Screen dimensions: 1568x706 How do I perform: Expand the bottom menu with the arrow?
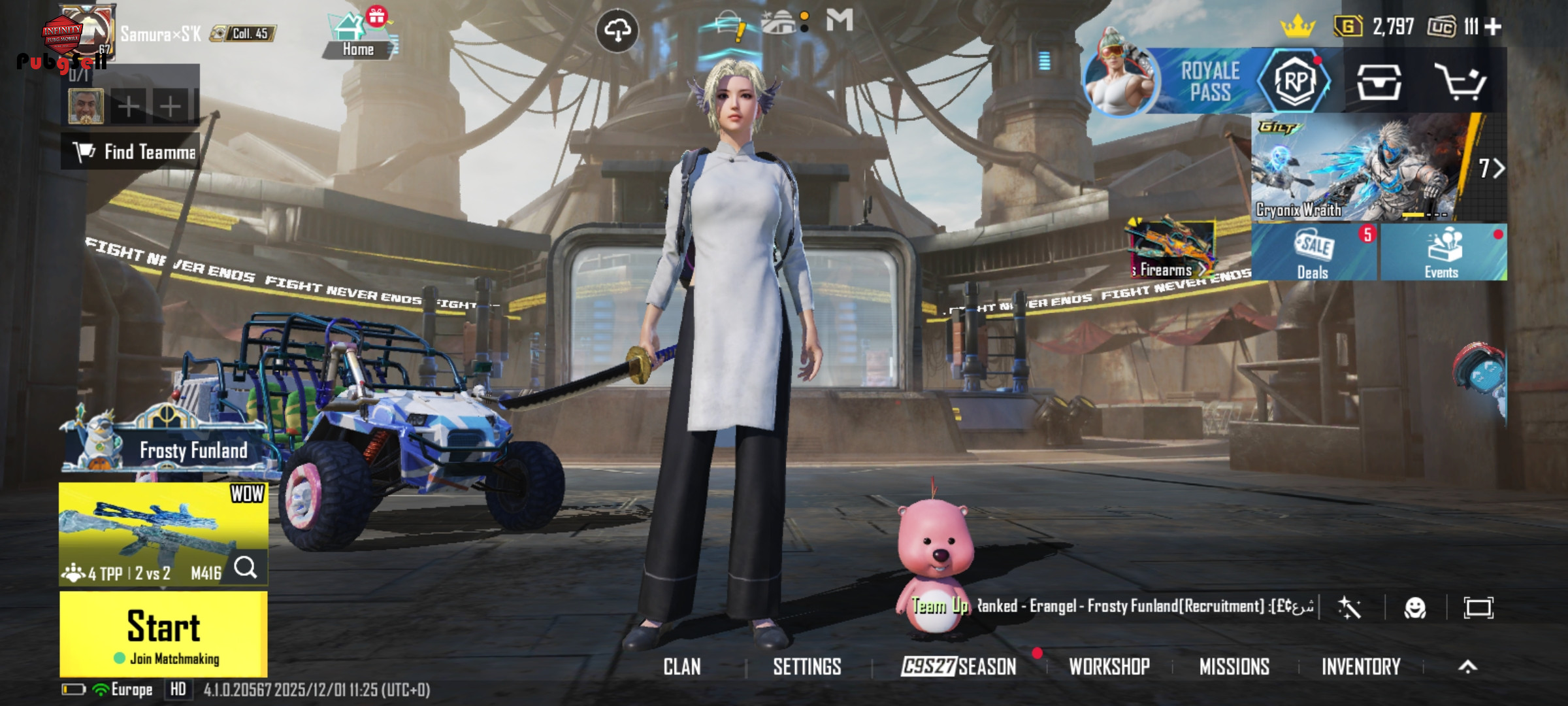(x=1467, y=667)
